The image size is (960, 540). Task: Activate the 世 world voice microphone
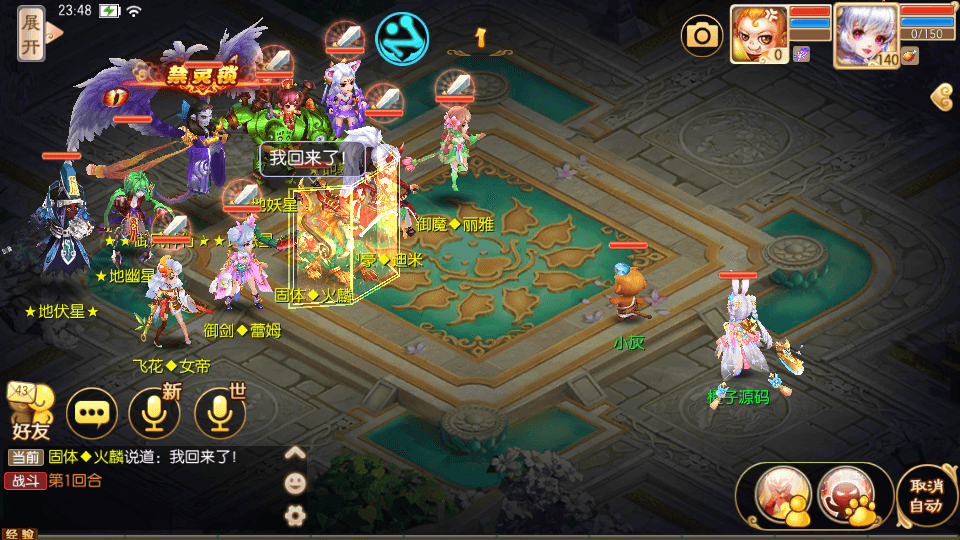[x=220, y=412]
